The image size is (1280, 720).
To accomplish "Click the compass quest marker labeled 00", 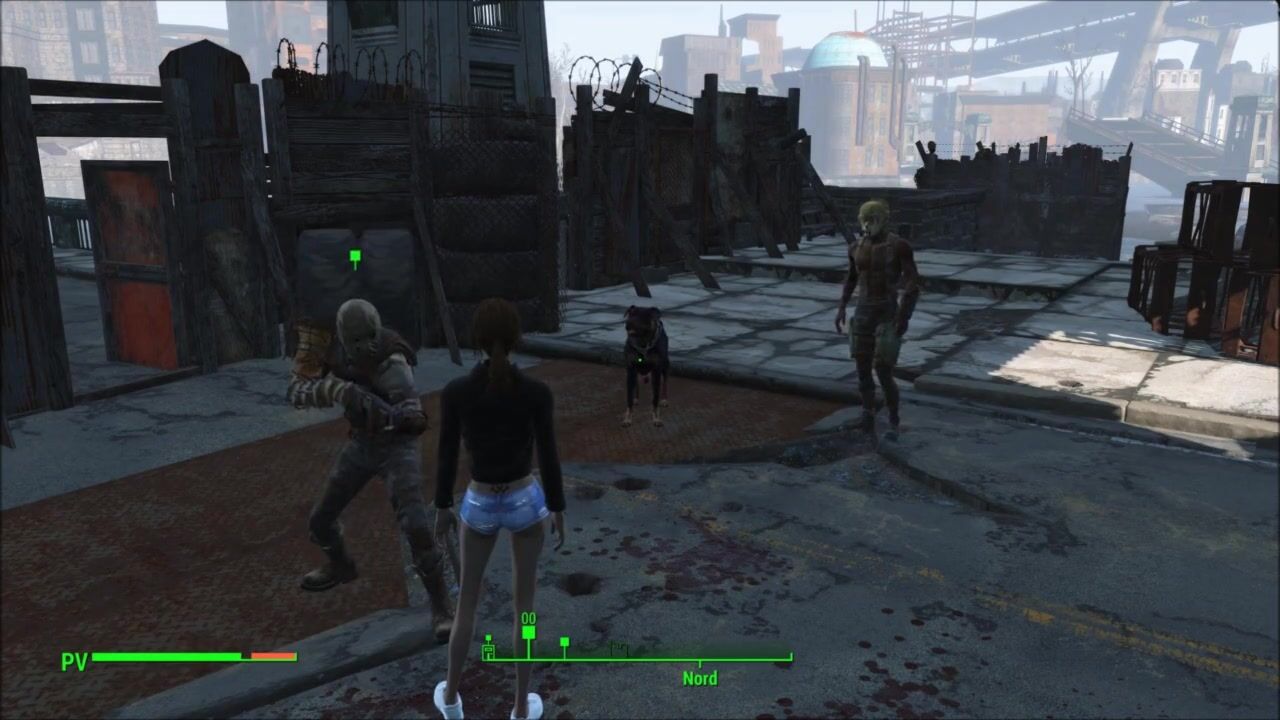I will pyautogui.click(x=528, y=631).
